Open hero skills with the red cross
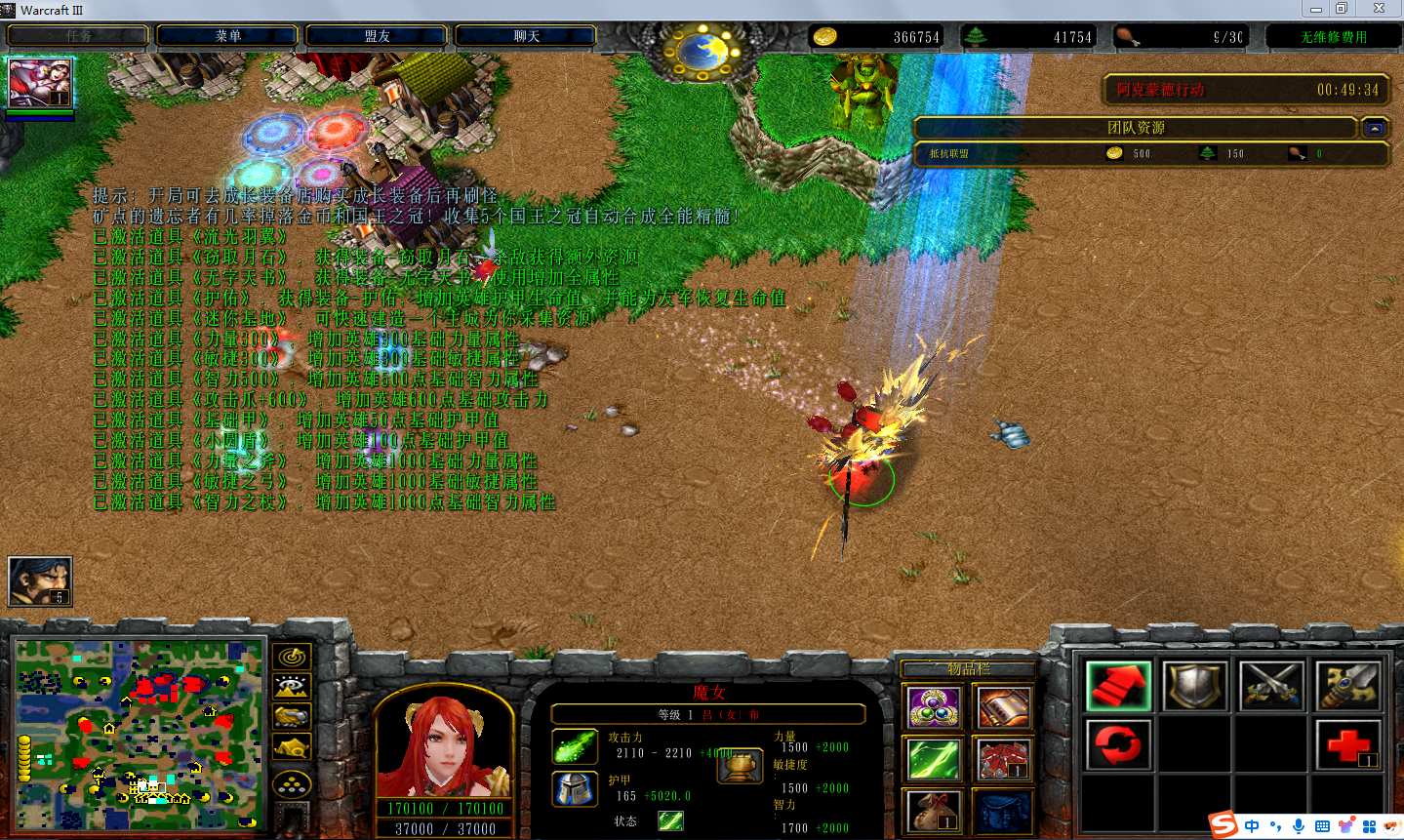The height and width of the screenshot is (840, 1404). click(x=1348, y=744)
